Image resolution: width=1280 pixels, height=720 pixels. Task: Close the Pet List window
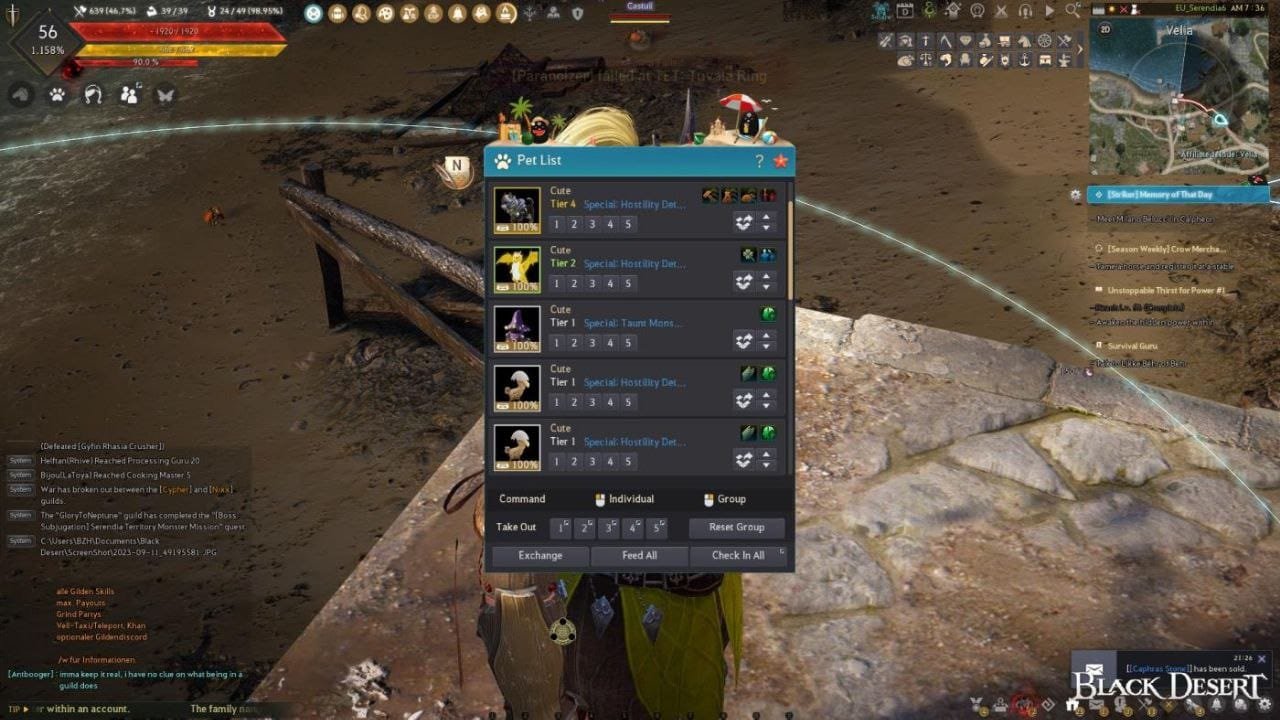coord(780,161)
